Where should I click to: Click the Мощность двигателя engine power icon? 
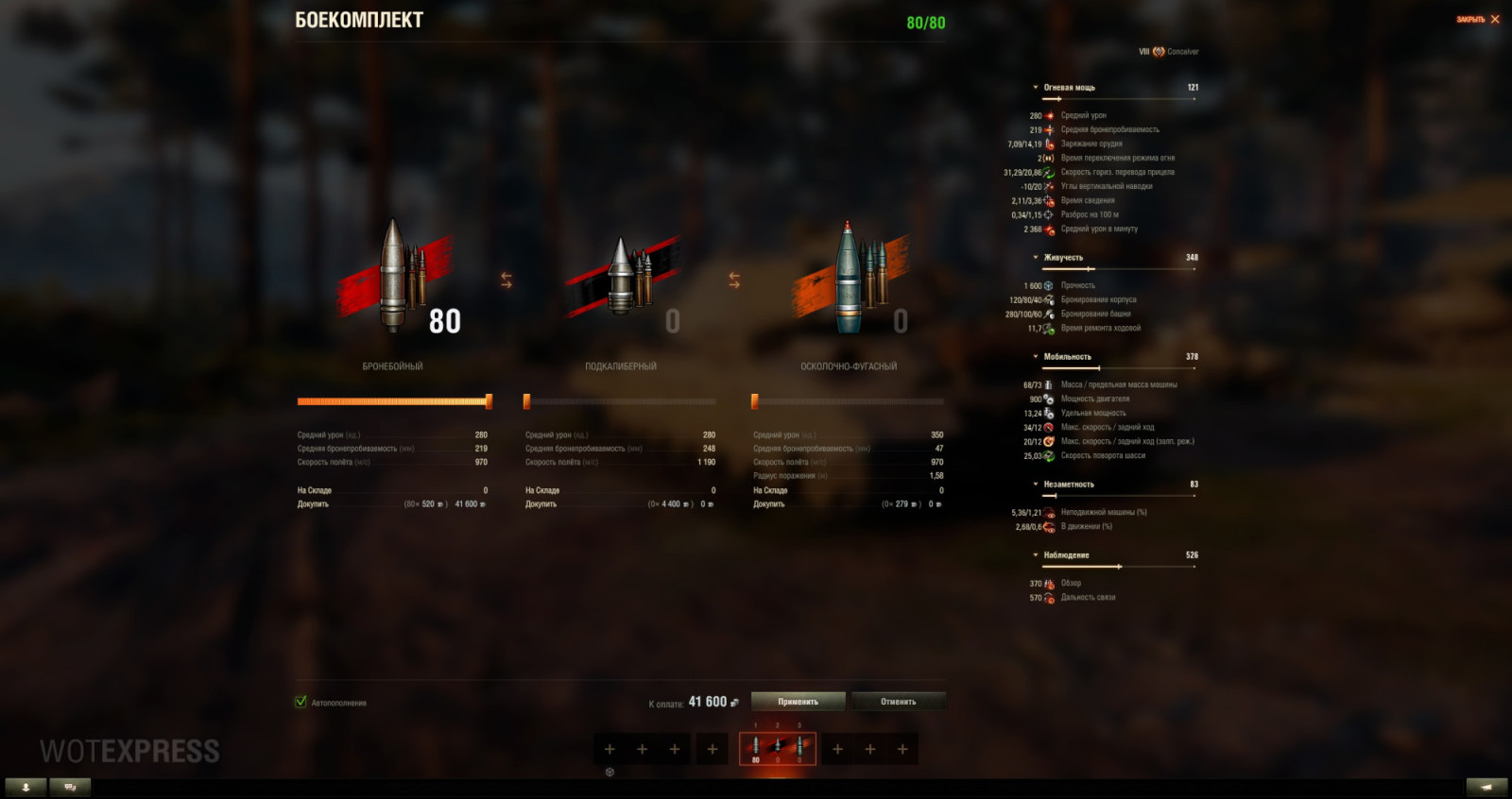pos(1047,399)
